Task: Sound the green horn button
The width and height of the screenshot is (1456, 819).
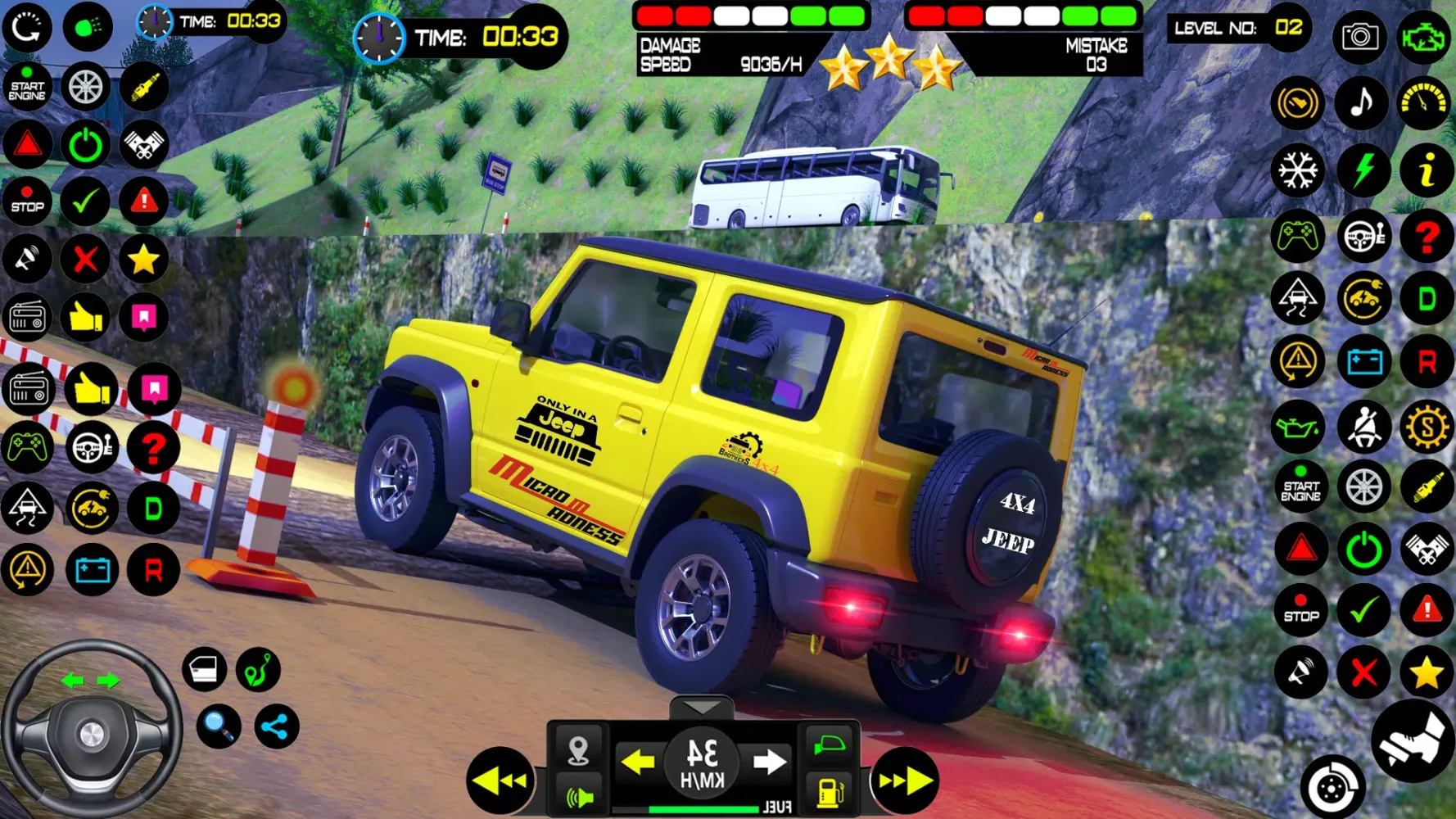Action: 578,796
